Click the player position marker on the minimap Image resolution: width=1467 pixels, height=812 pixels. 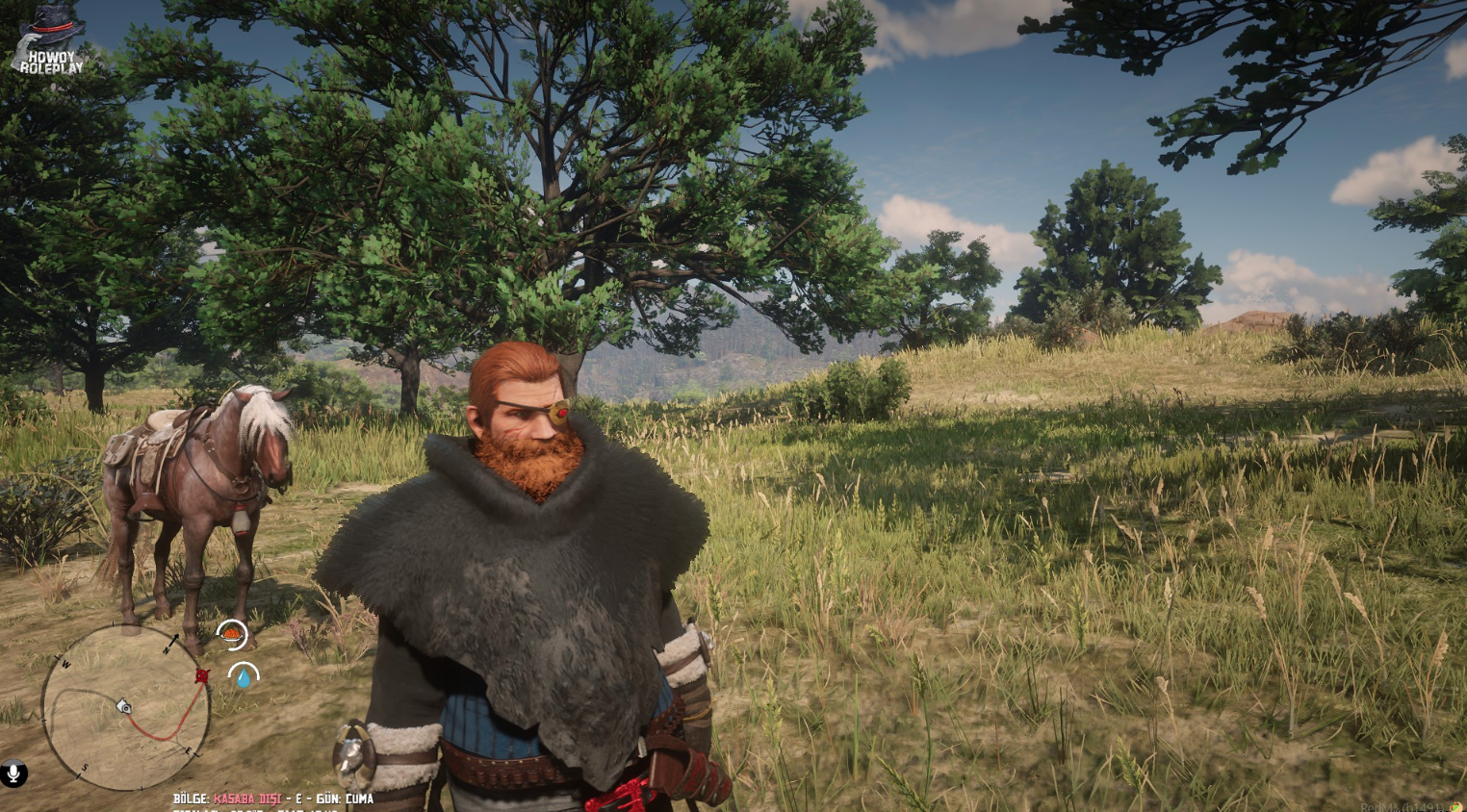(124, 707)
